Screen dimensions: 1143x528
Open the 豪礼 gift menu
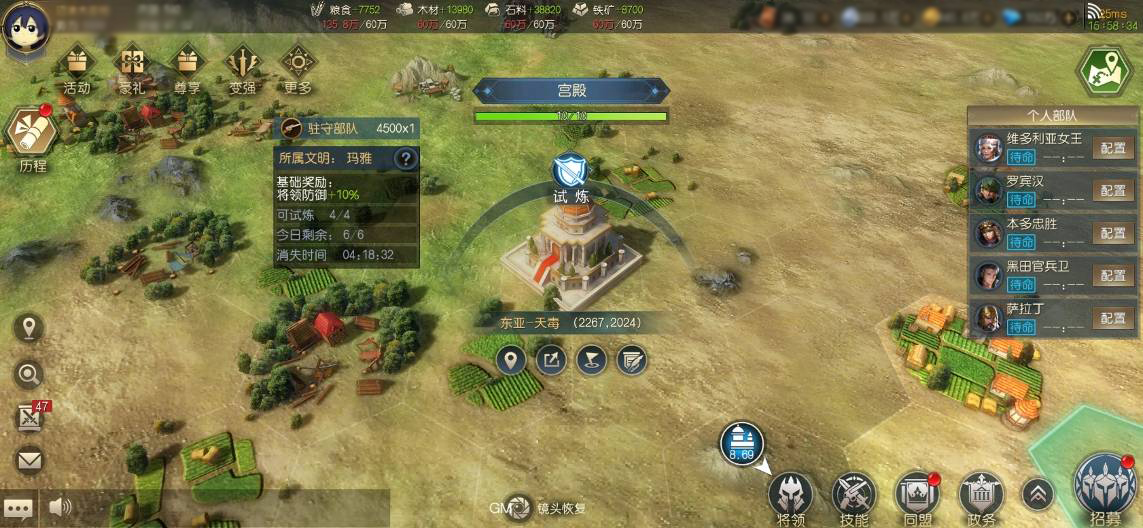(x=132, y=66)
